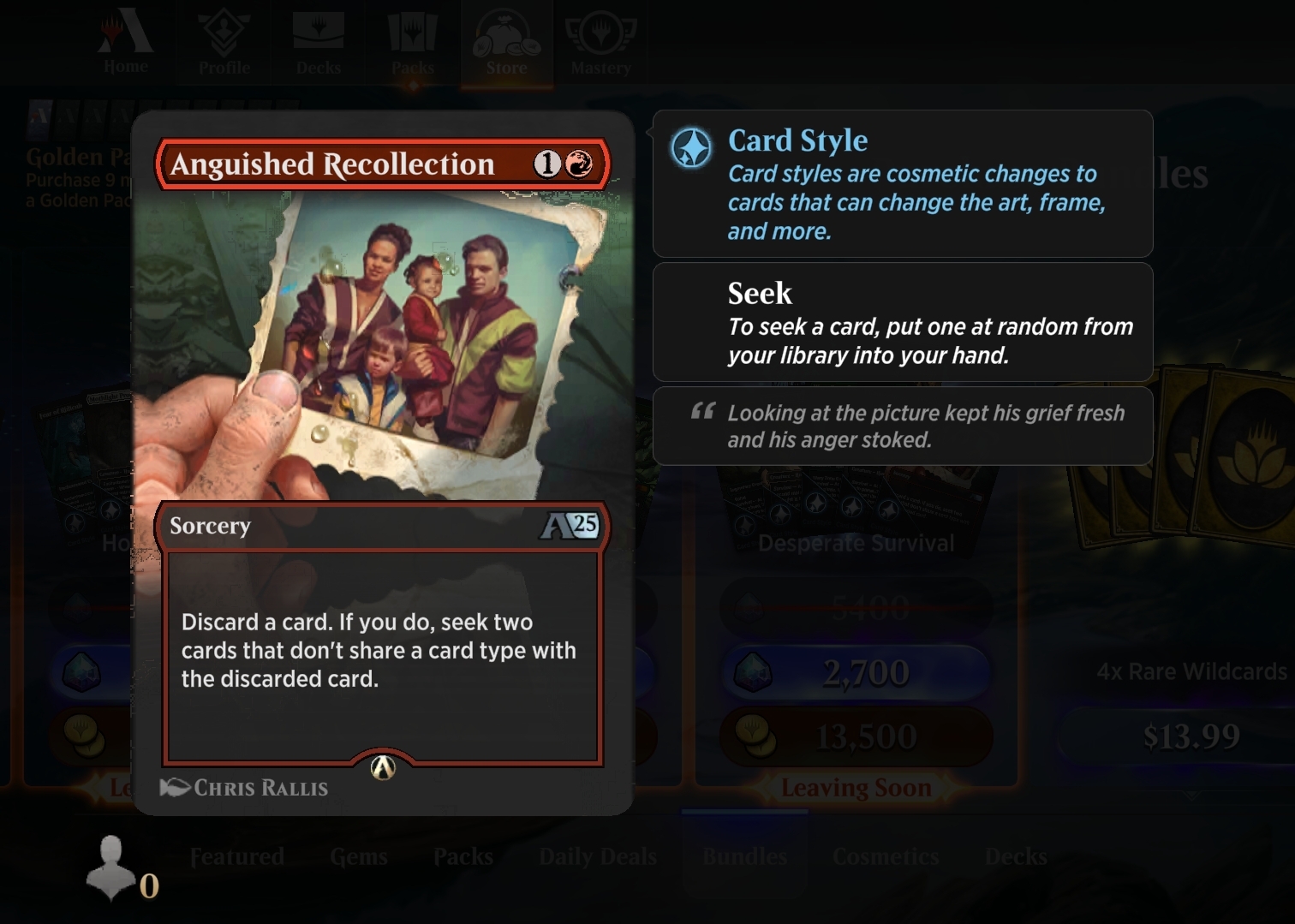This screenshot has height=924, width=1295.
Task: Select the Store tab
Action: pos(506,44)
